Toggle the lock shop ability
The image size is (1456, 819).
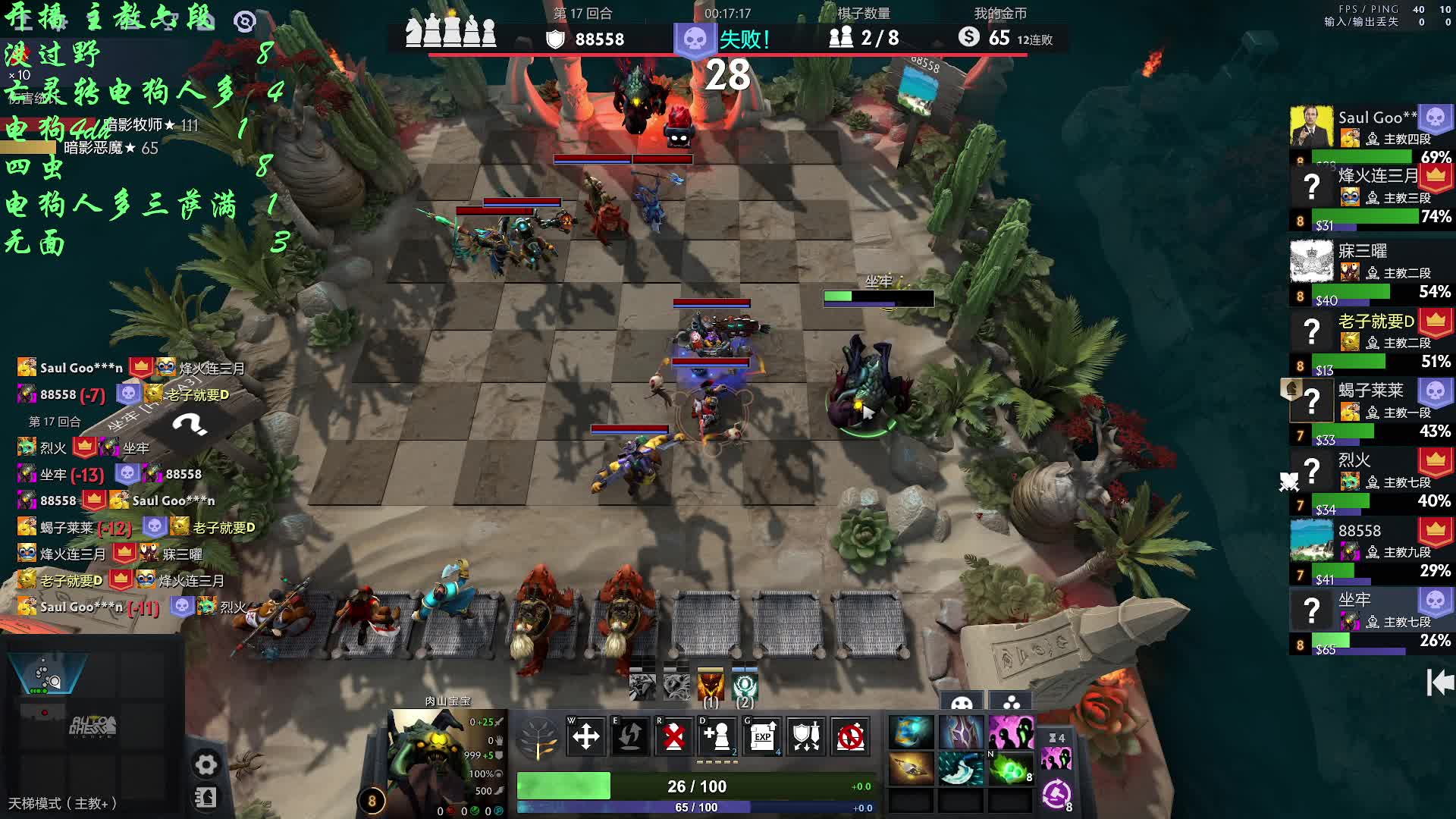(x=850, y=736)
